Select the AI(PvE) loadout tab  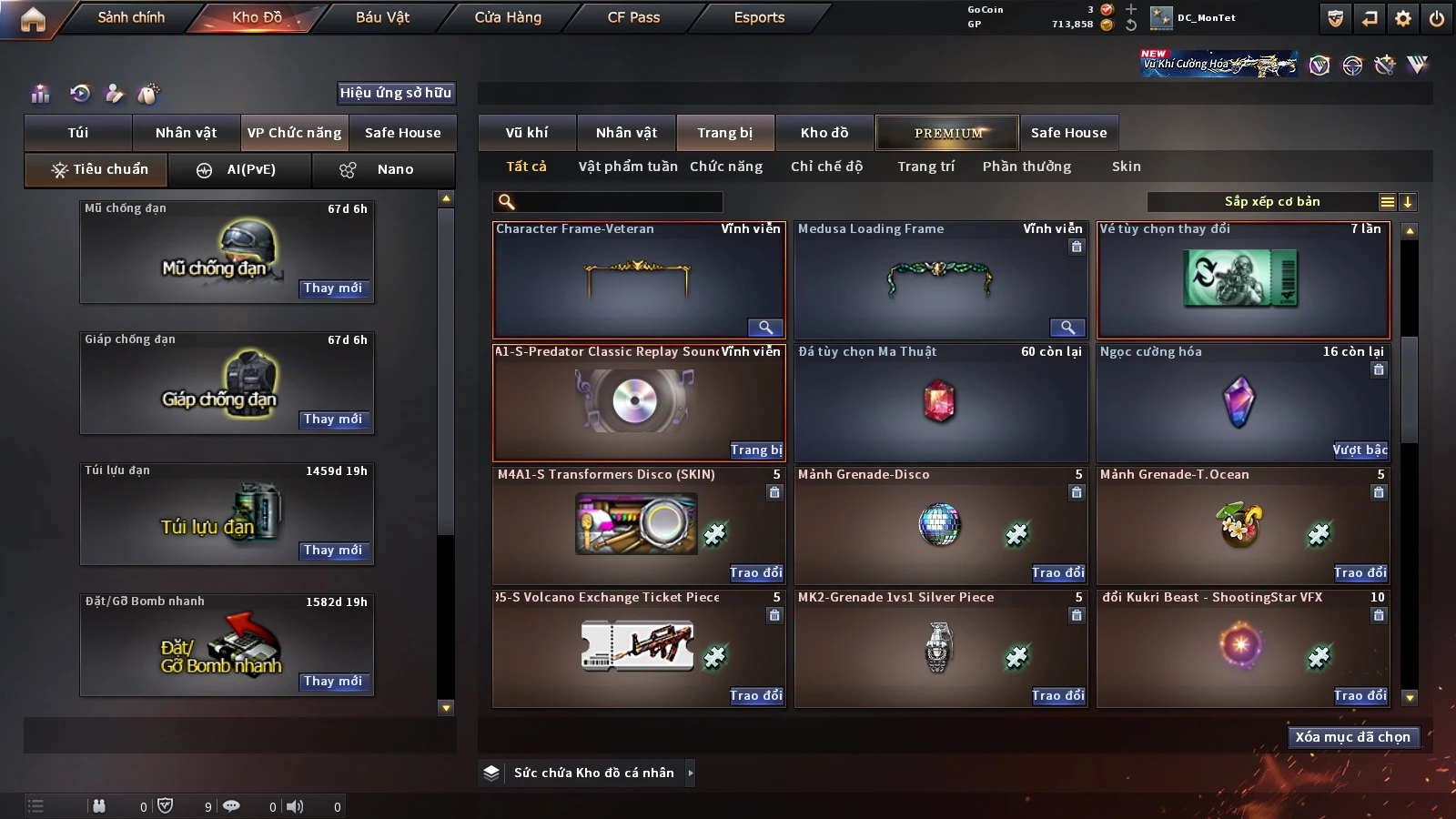(240, 170)
